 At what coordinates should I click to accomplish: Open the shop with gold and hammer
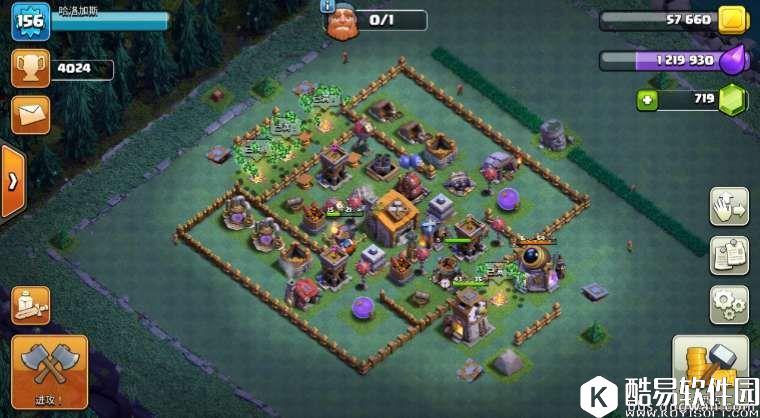click(708, 367)
